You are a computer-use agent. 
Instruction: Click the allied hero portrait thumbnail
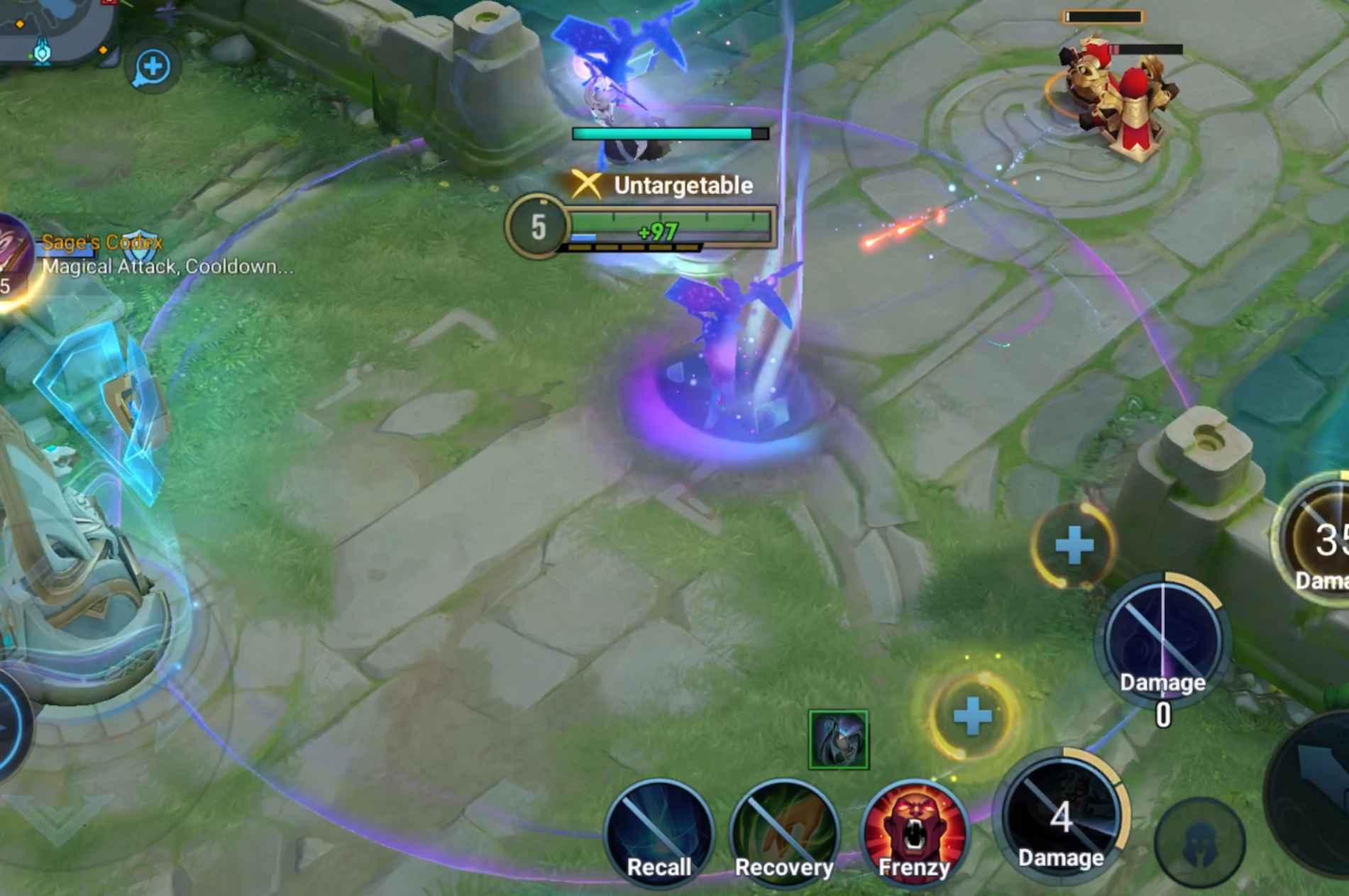[838, 740]
